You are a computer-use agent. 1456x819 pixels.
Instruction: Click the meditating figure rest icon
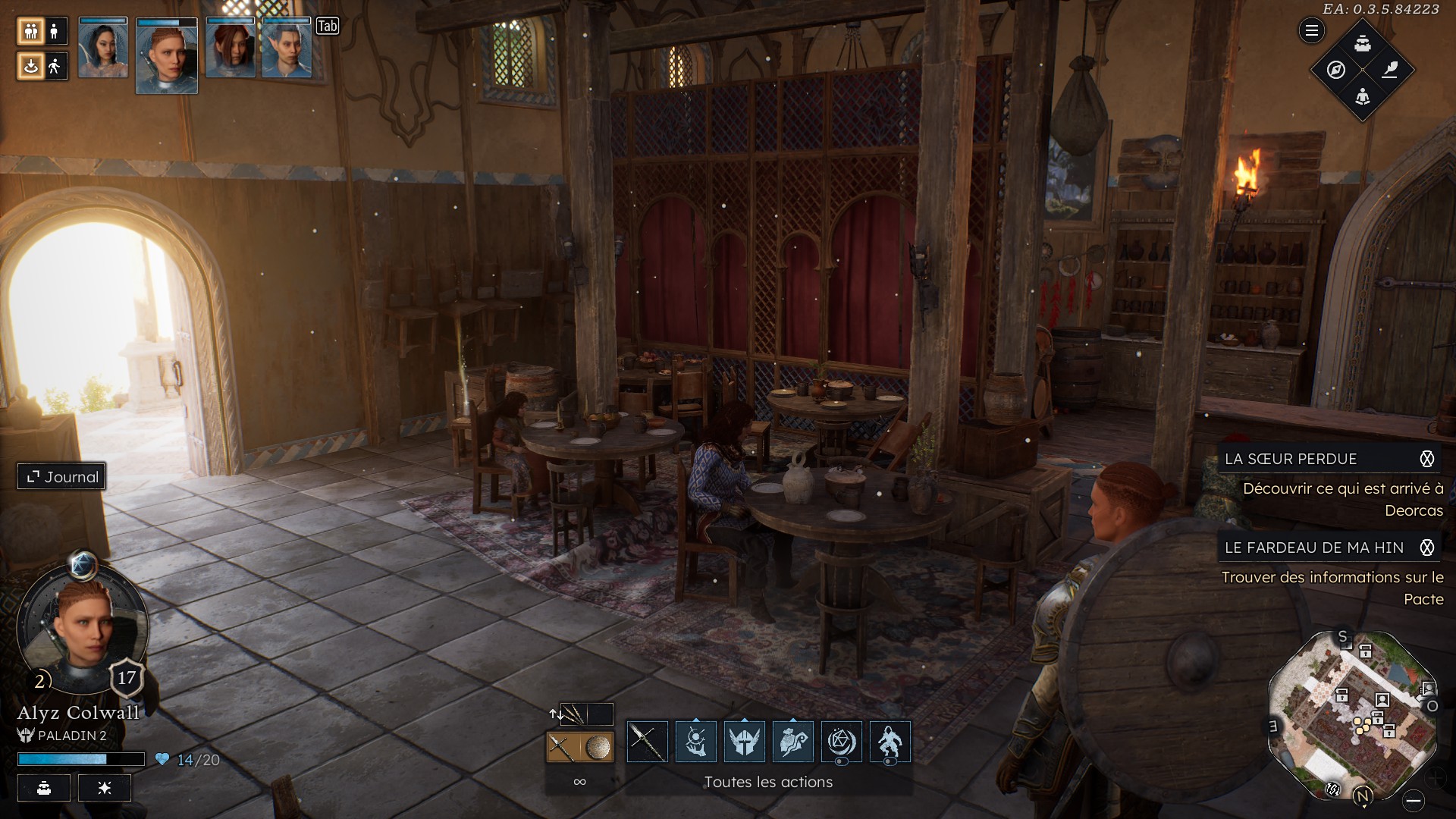pos(1363,97)
